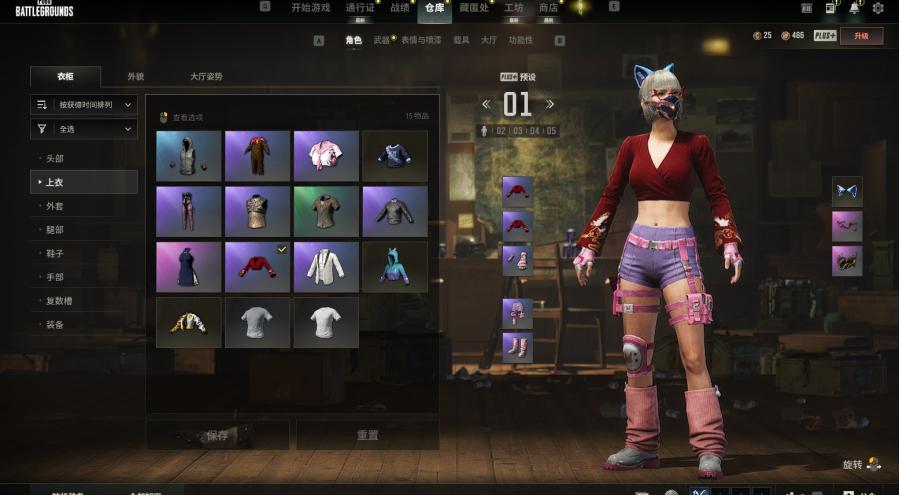Click the red 升级 upgrade button

pos(861,36)
